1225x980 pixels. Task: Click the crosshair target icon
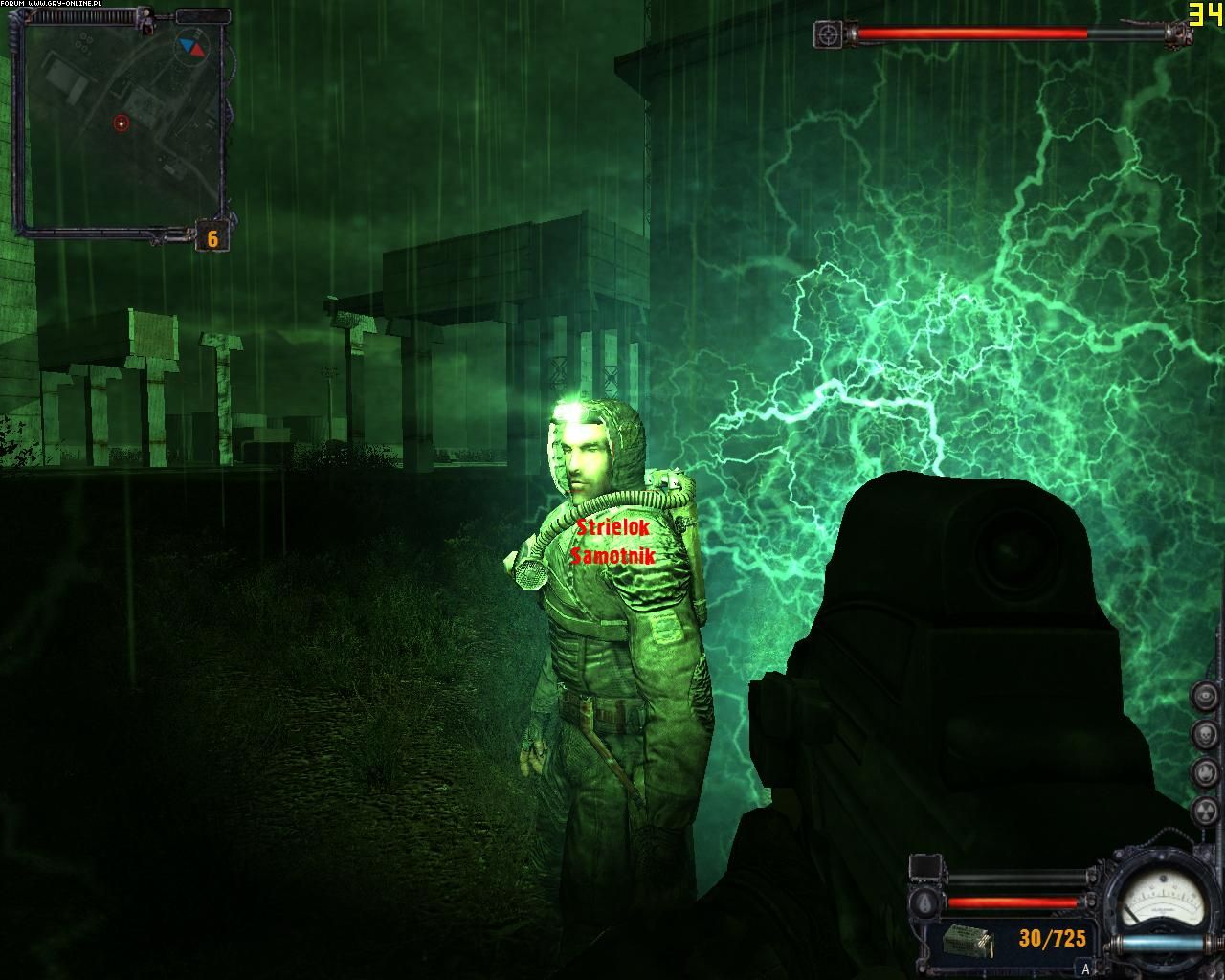coord(828,34)
